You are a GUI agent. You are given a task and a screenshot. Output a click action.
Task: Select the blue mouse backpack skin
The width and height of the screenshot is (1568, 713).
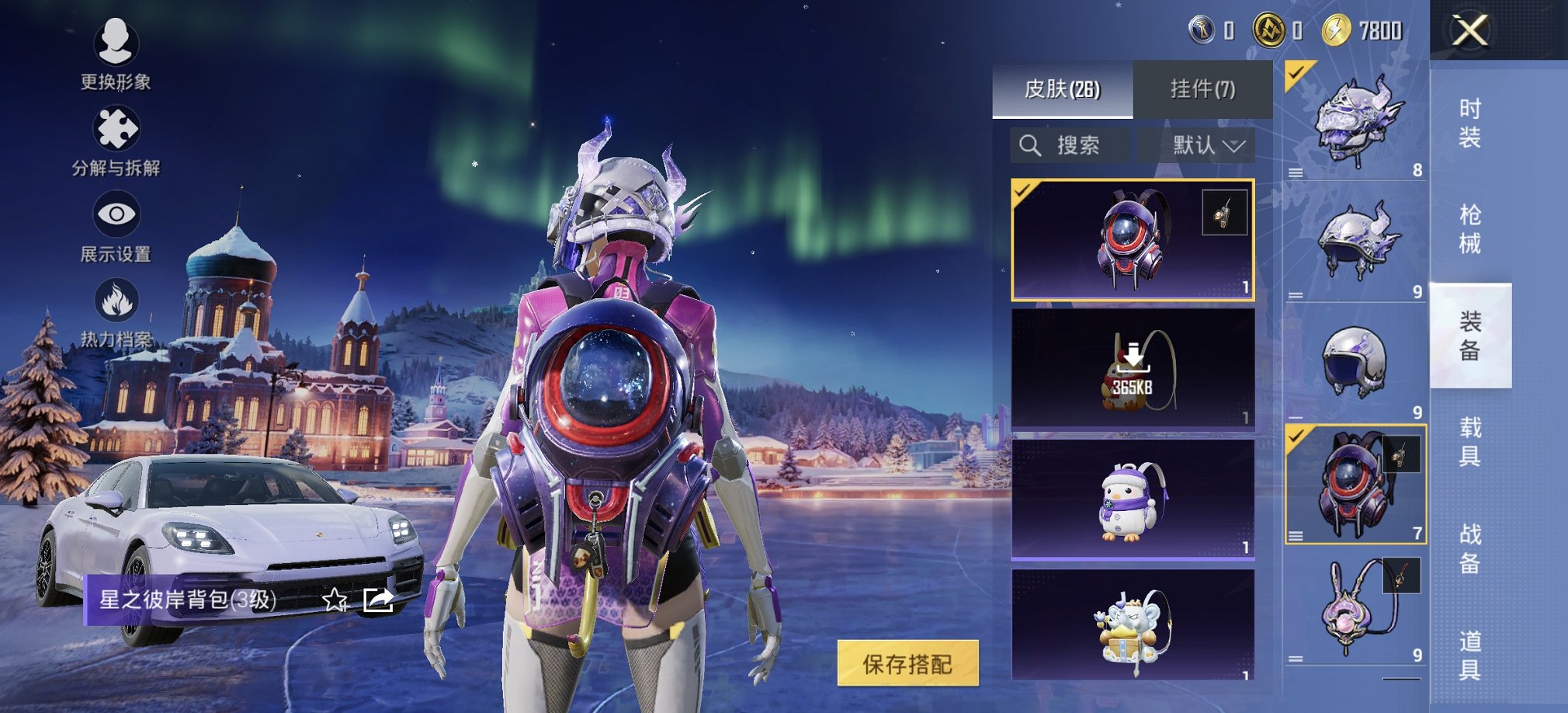tap(1133, 625)
